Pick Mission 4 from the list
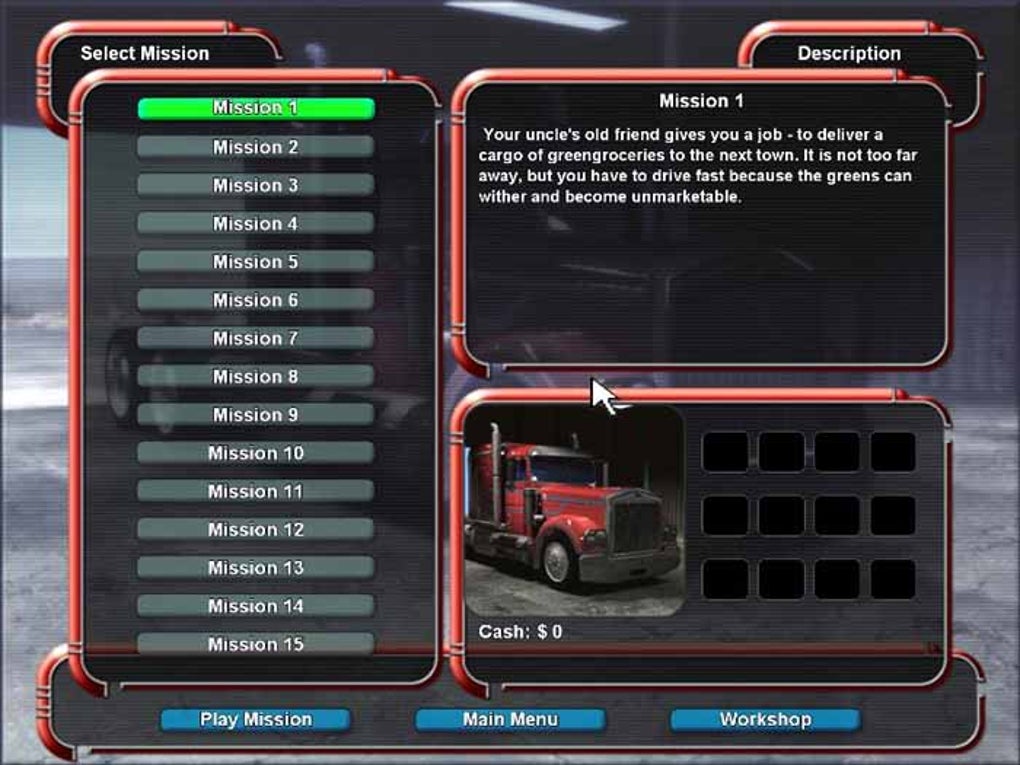 (x=255, y=223)
